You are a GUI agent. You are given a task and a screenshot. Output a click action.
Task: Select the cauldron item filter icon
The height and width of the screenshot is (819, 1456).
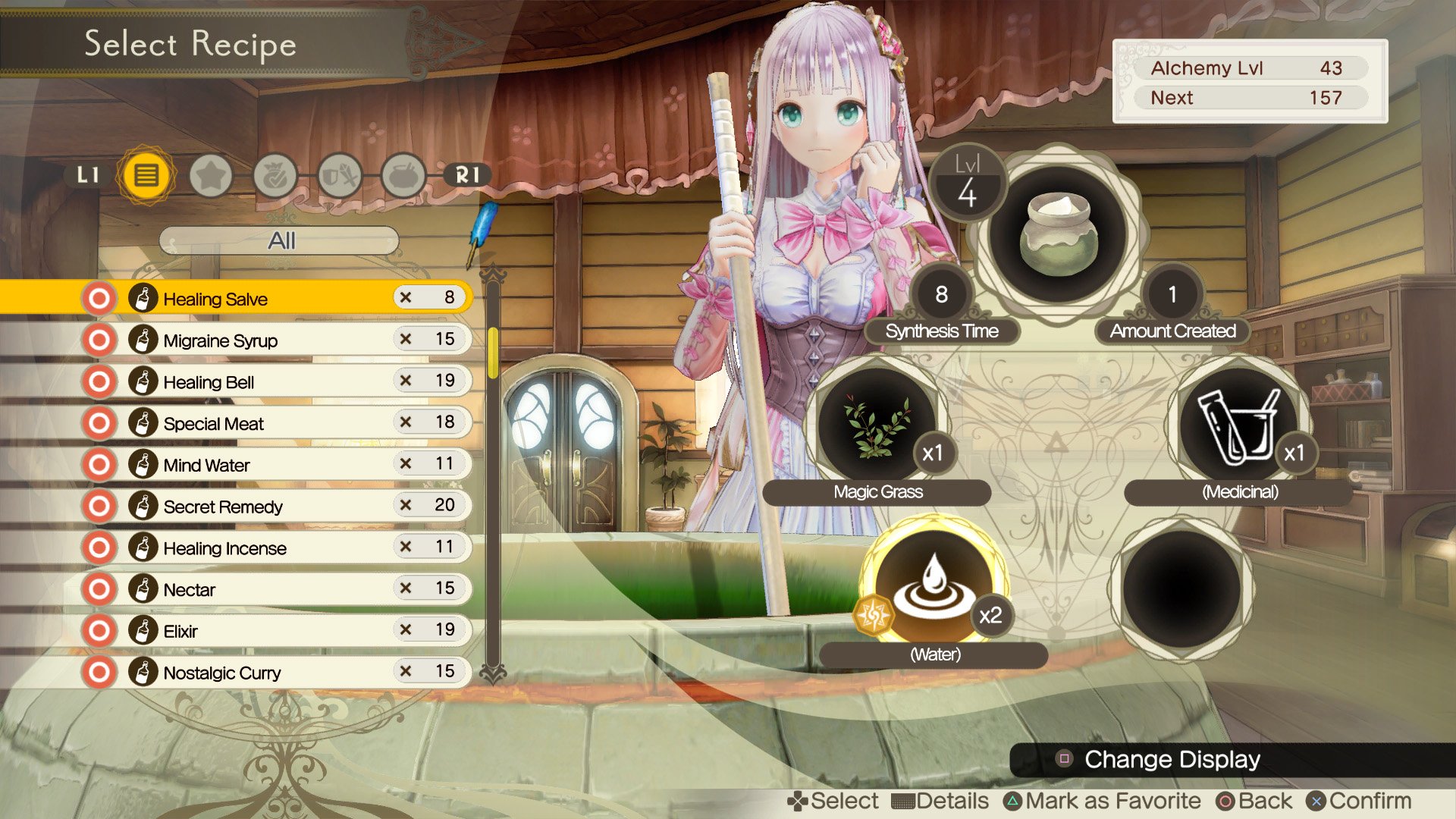click(x=403, y=174)
